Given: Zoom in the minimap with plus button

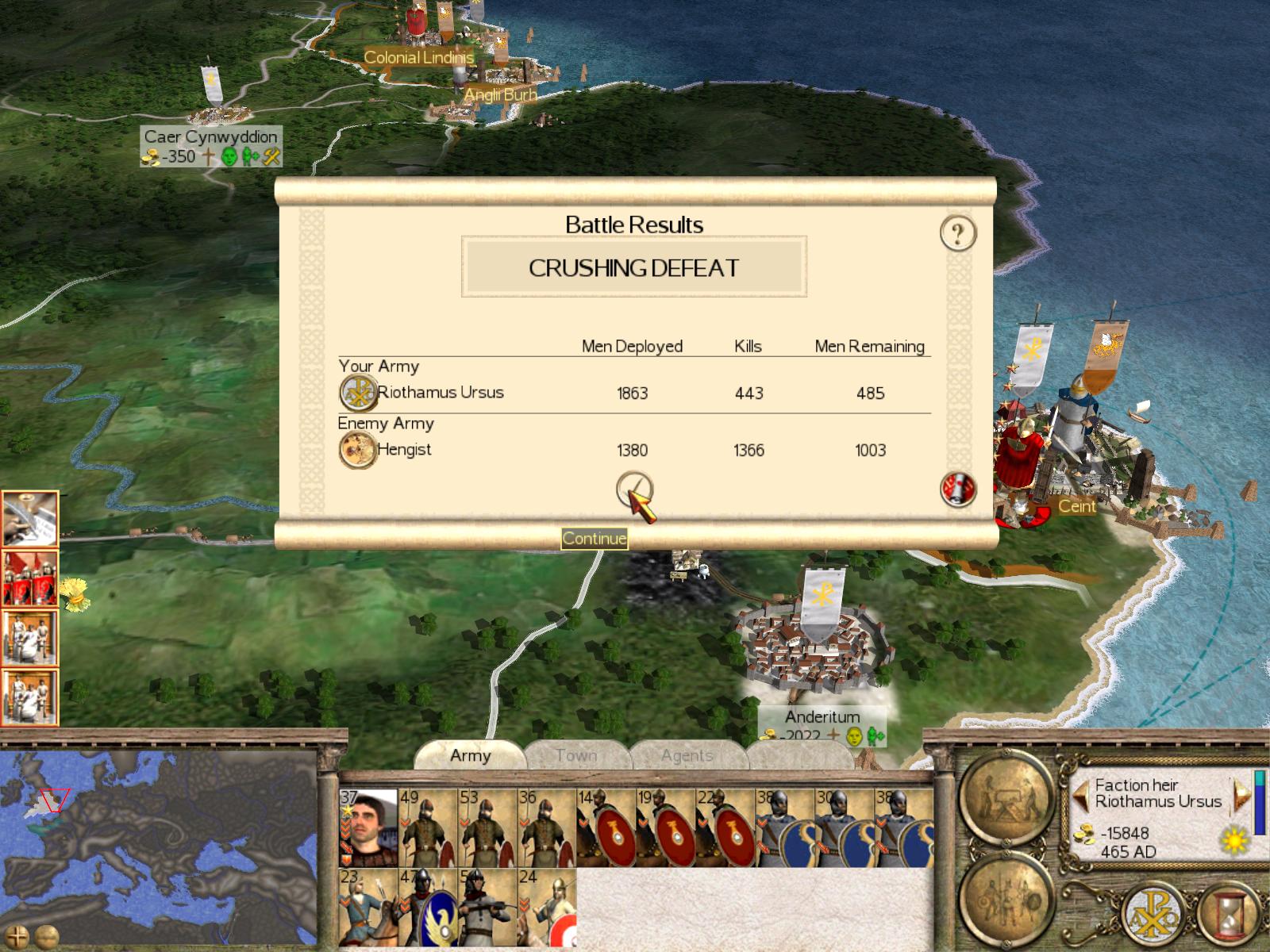Looking at the screenshot, I should click(17, 936).
